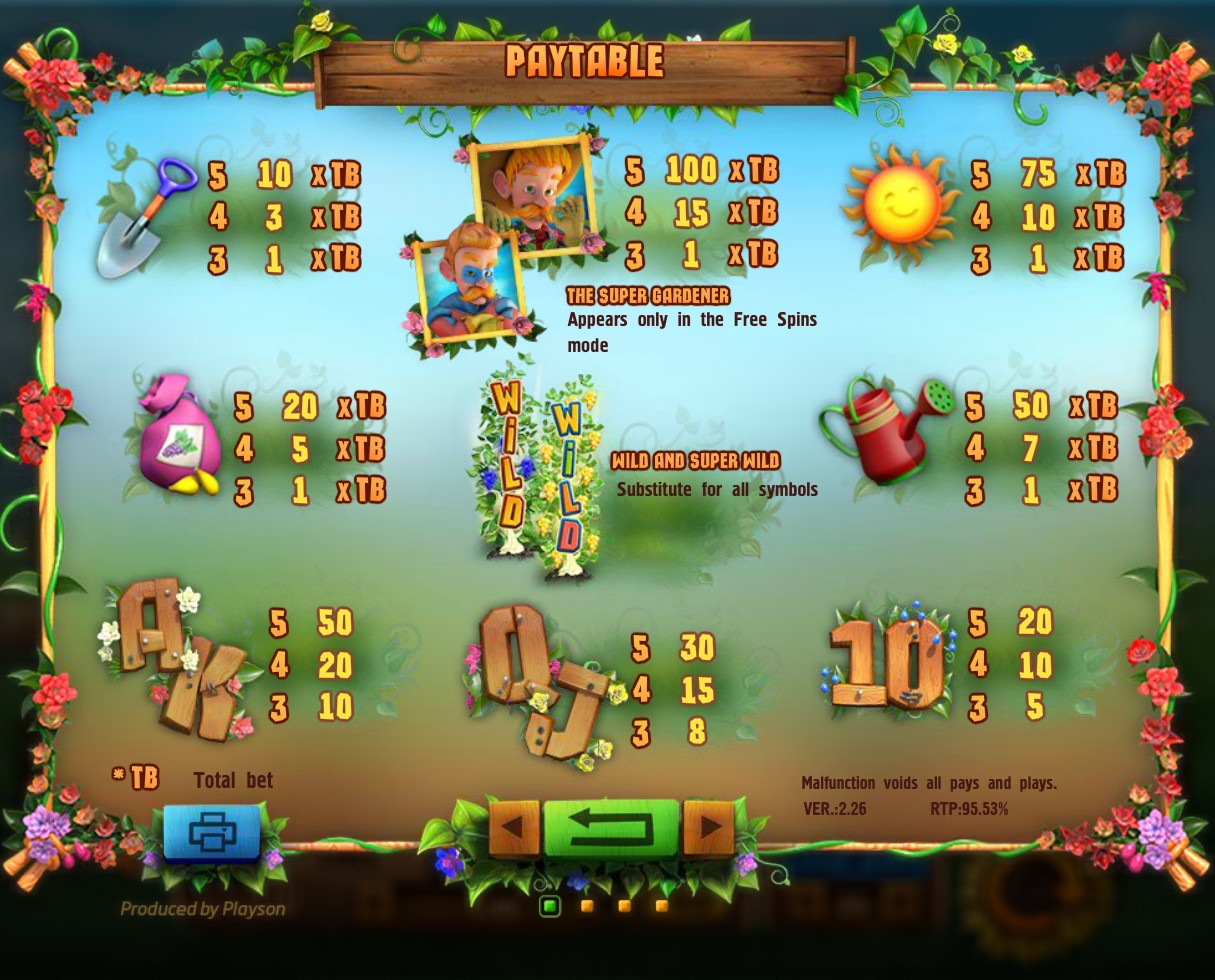Select the first green page indicator dot
1215x980 pixels.
pyautogui.click(x=549, y=906)
